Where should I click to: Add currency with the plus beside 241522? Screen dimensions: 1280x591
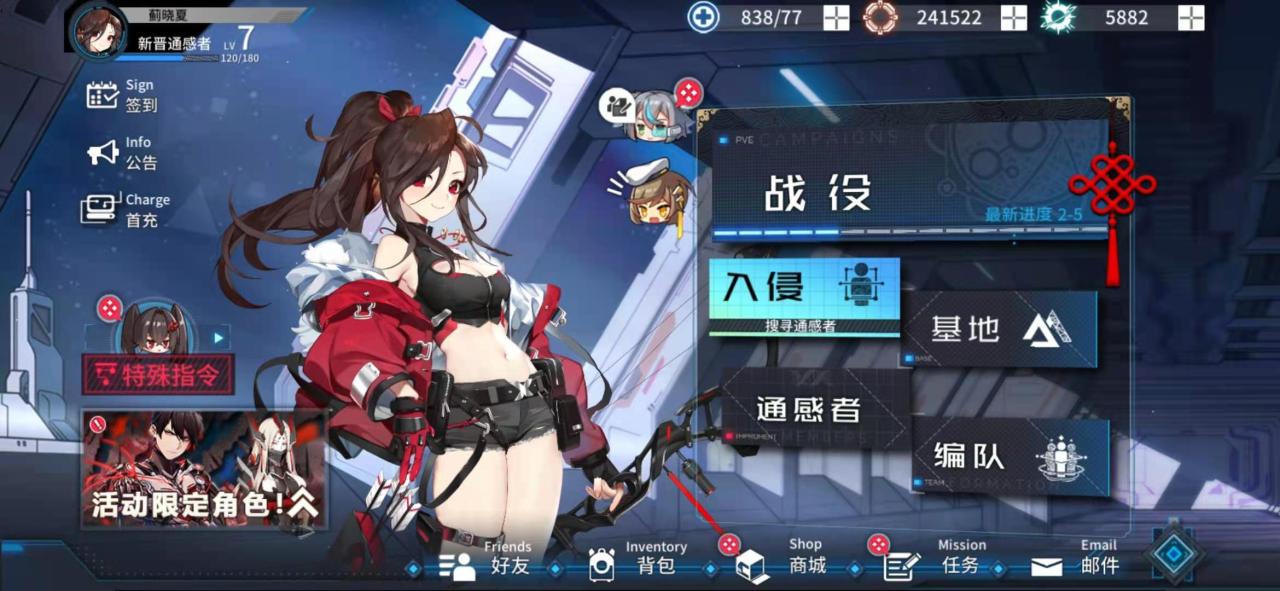(1014, 18)
